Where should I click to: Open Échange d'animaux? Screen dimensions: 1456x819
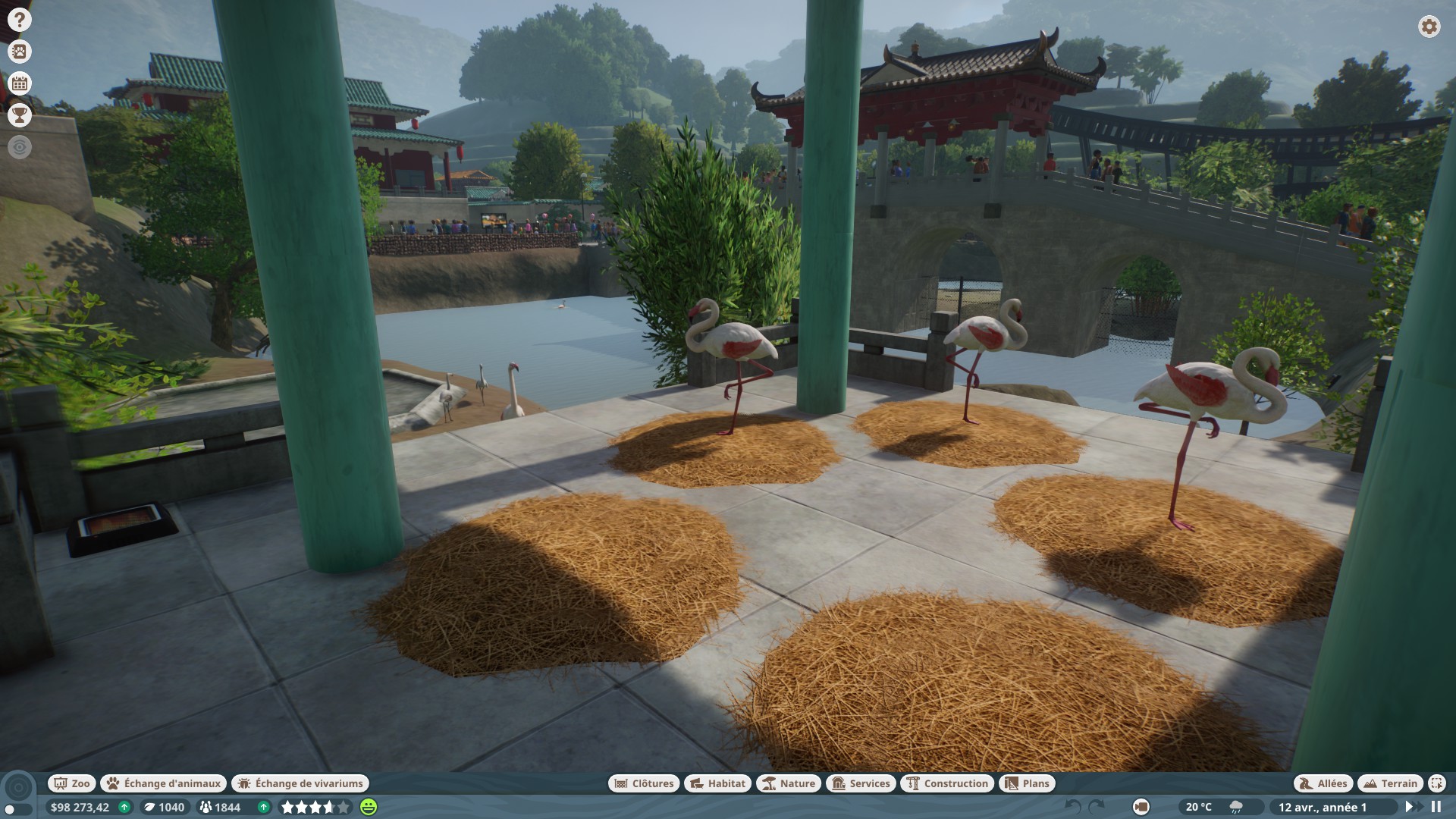[165, 783]
